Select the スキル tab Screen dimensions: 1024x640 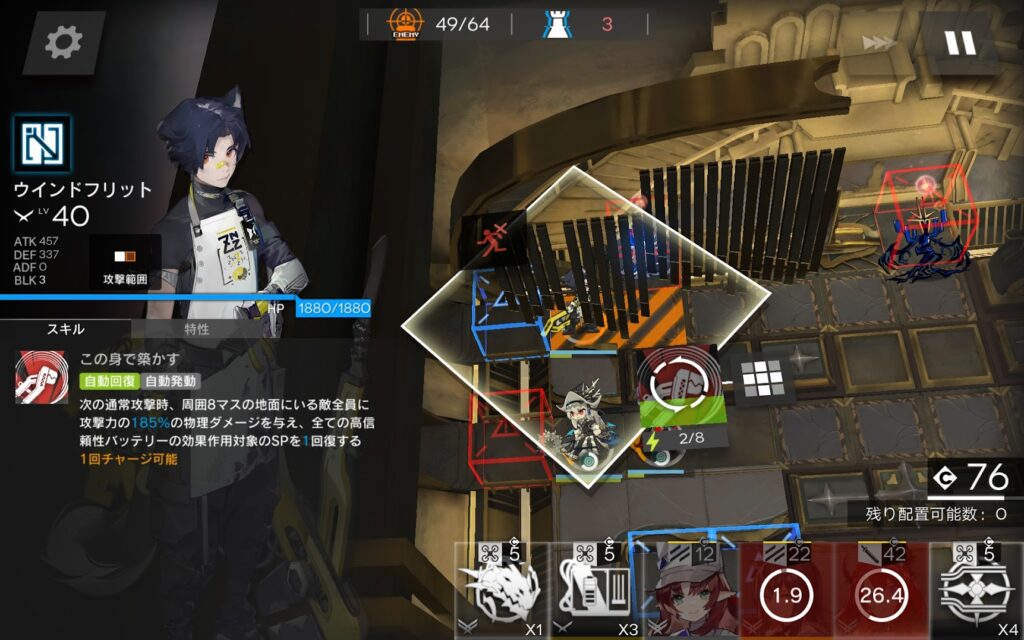point(65,329)
